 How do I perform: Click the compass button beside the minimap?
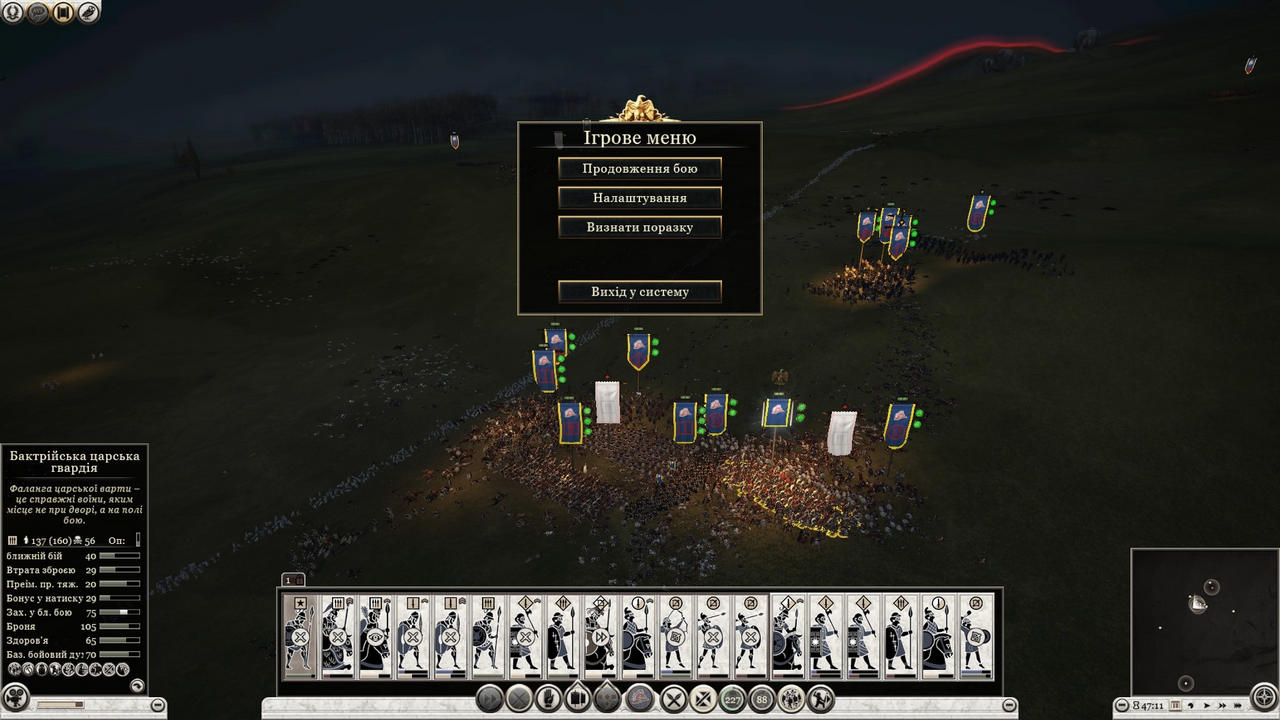1265,697
